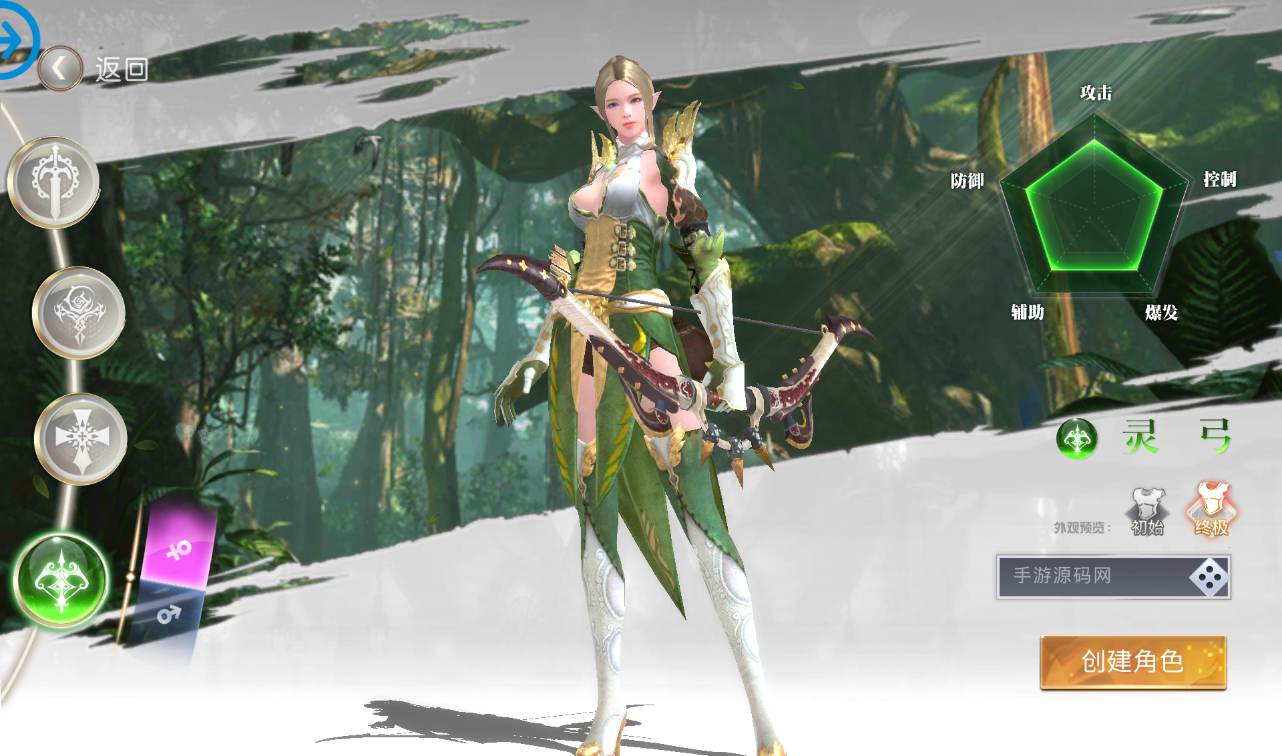Select the sword-and-gear warrior class icon

tap(55, 183)
